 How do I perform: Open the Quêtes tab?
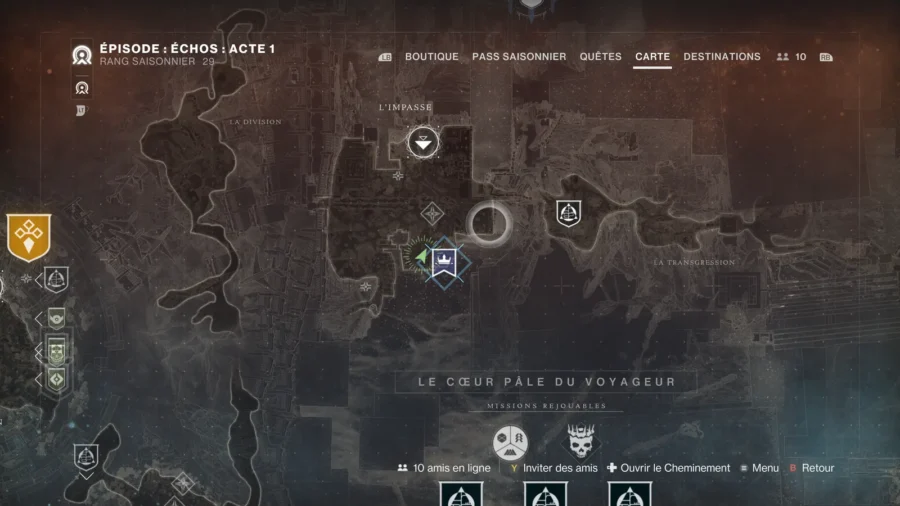[600, 57]
